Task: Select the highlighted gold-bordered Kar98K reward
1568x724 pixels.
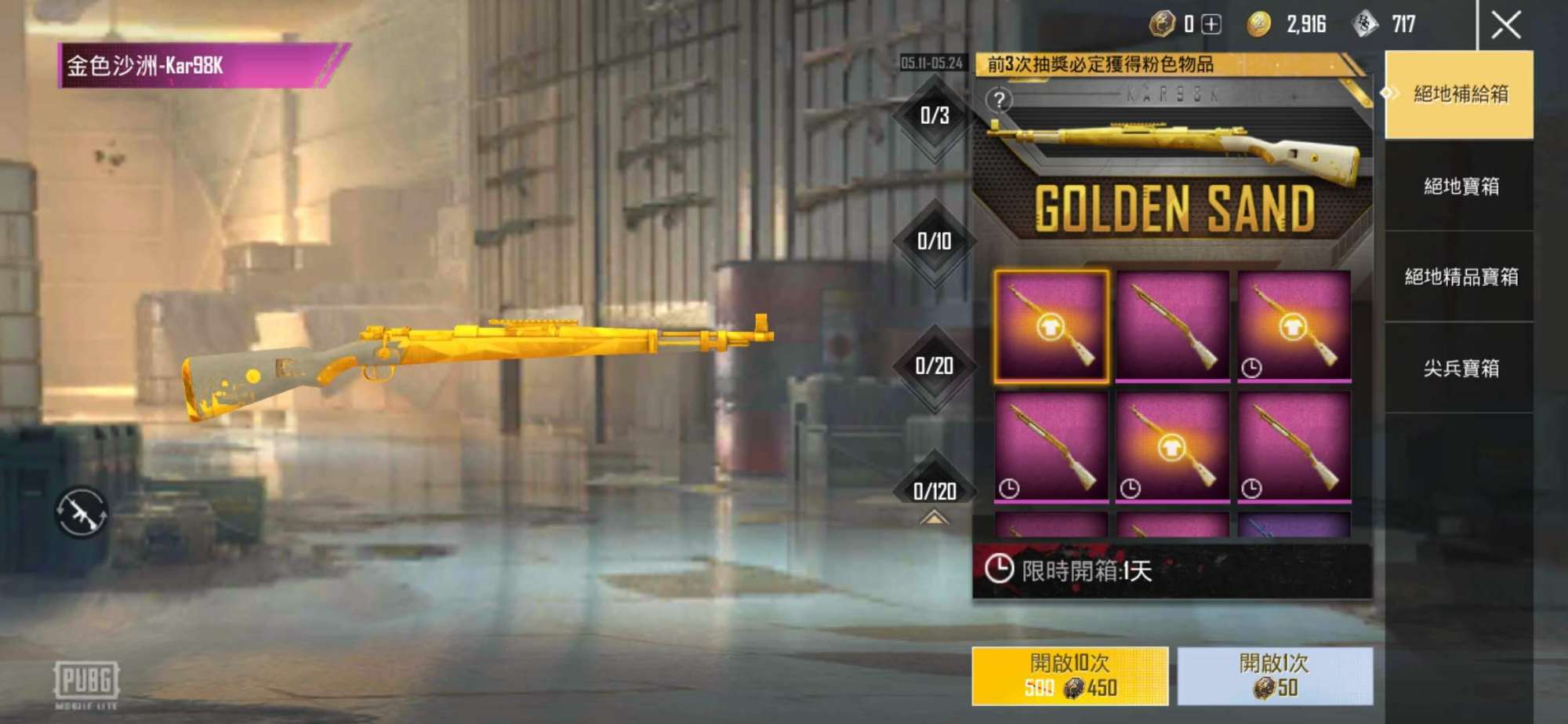Action: click(x=1051, y=326)
